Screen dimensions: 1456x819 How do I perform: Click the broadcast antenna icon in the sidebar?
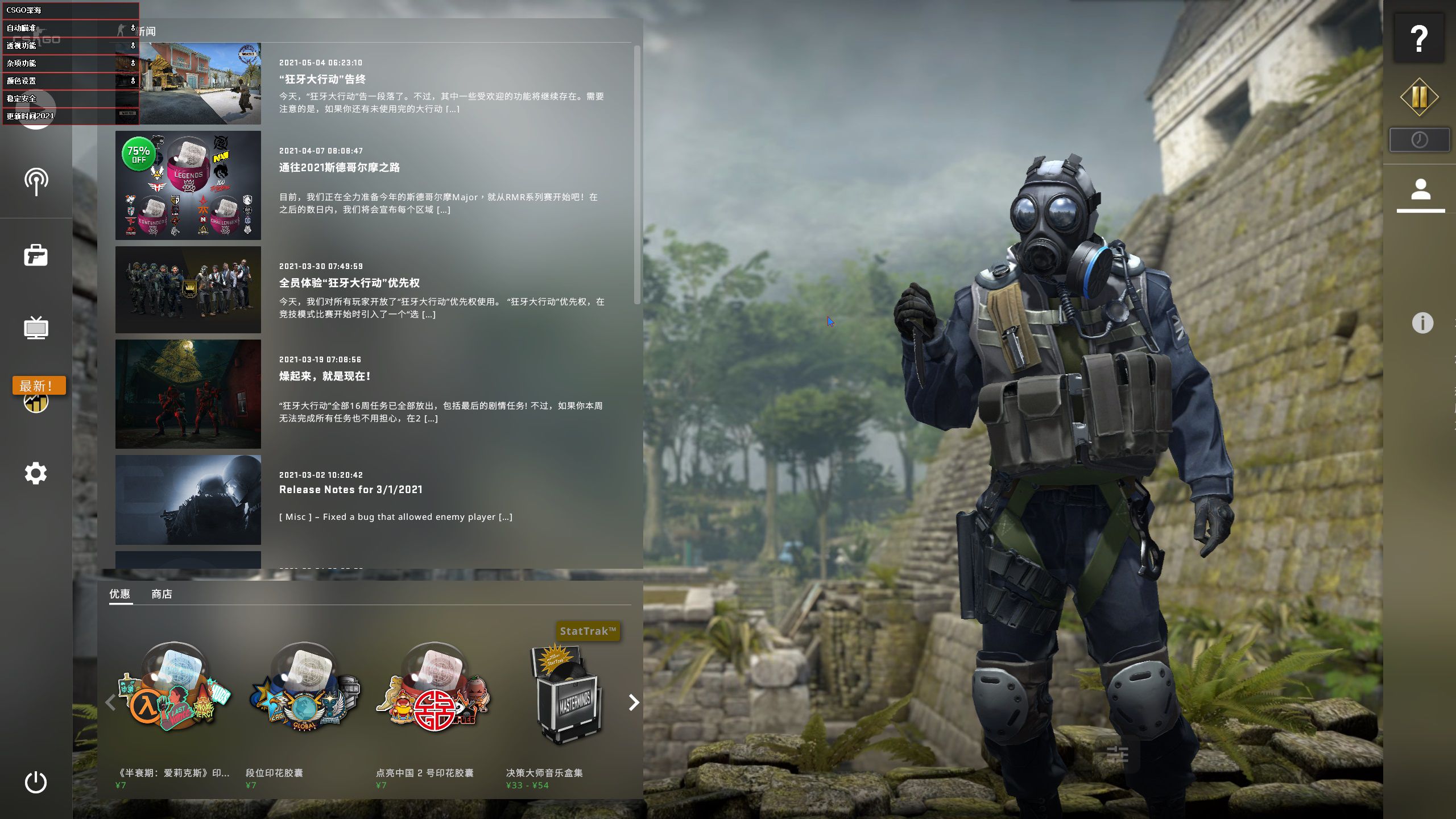[x=36, y=181]
